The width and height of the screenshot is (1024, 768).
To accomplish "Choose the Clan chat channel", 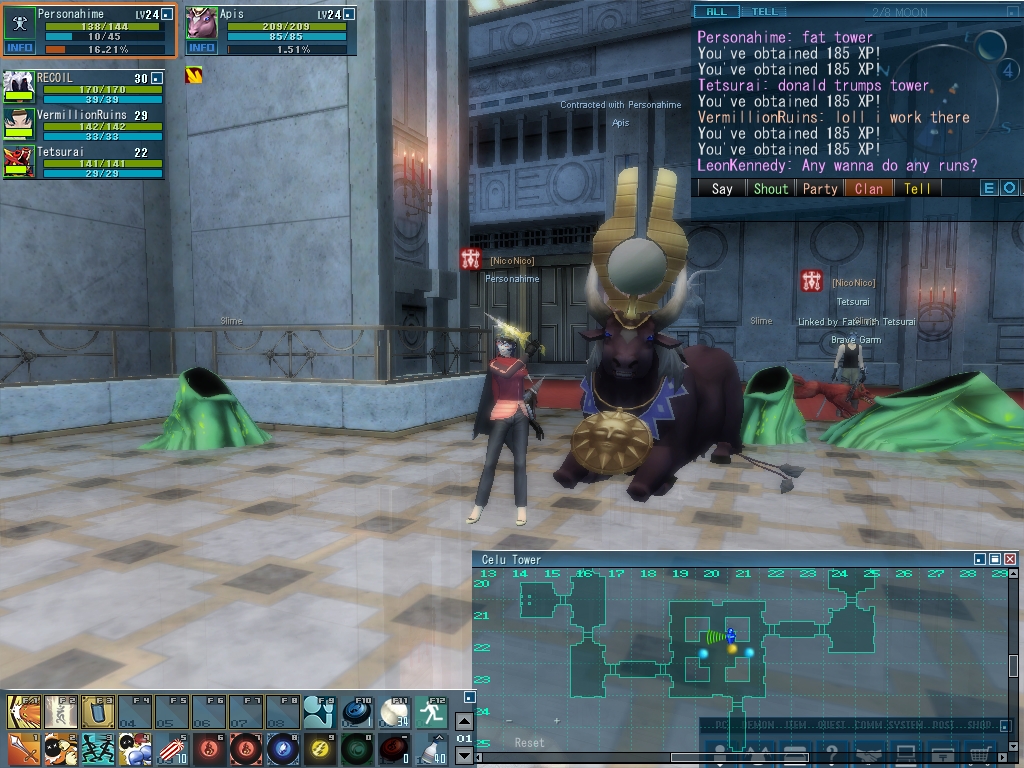I will pyautogui.click(x=869, y=188).
